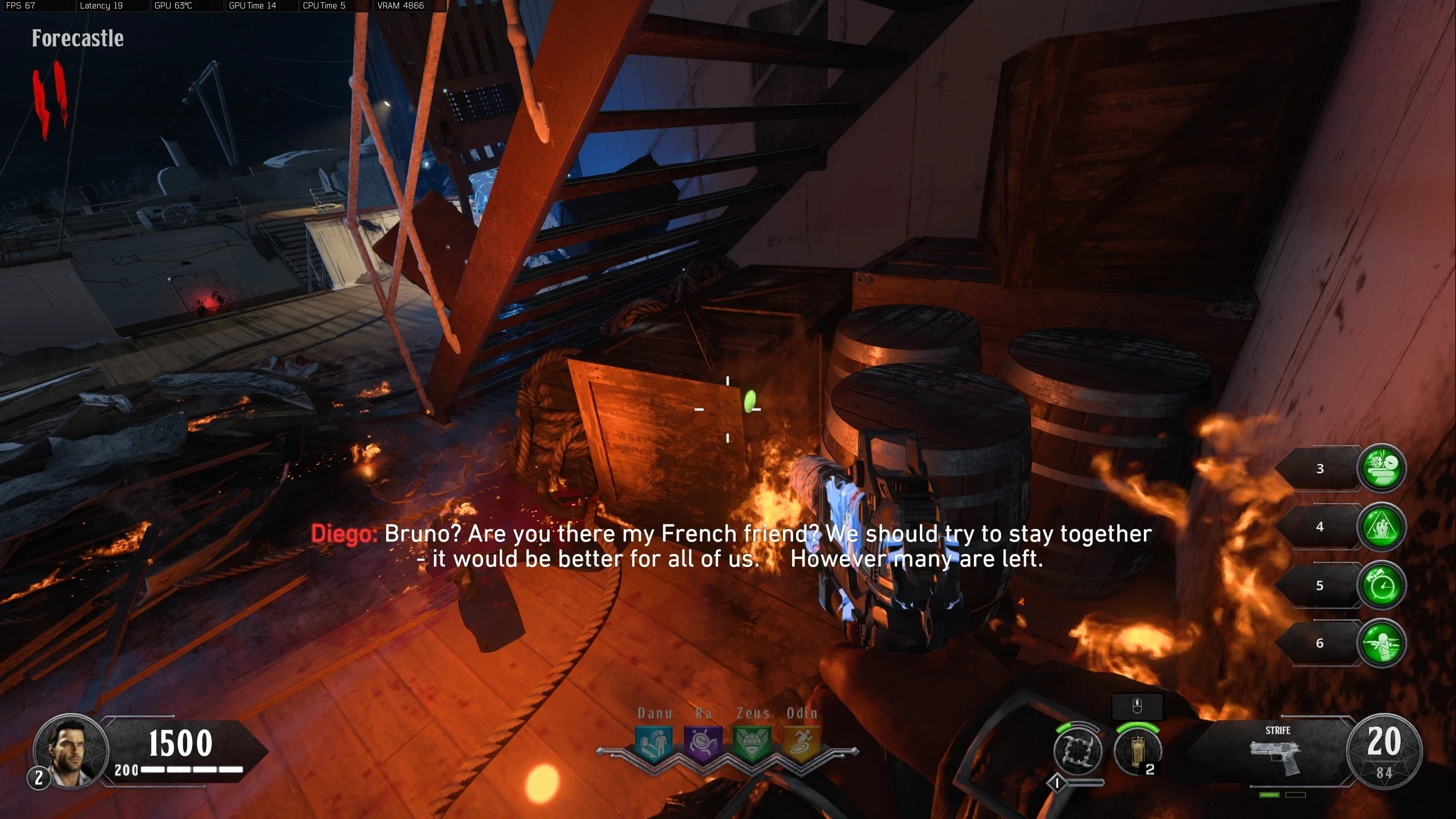Select the purple Ra perk icon

click(703, 743)
